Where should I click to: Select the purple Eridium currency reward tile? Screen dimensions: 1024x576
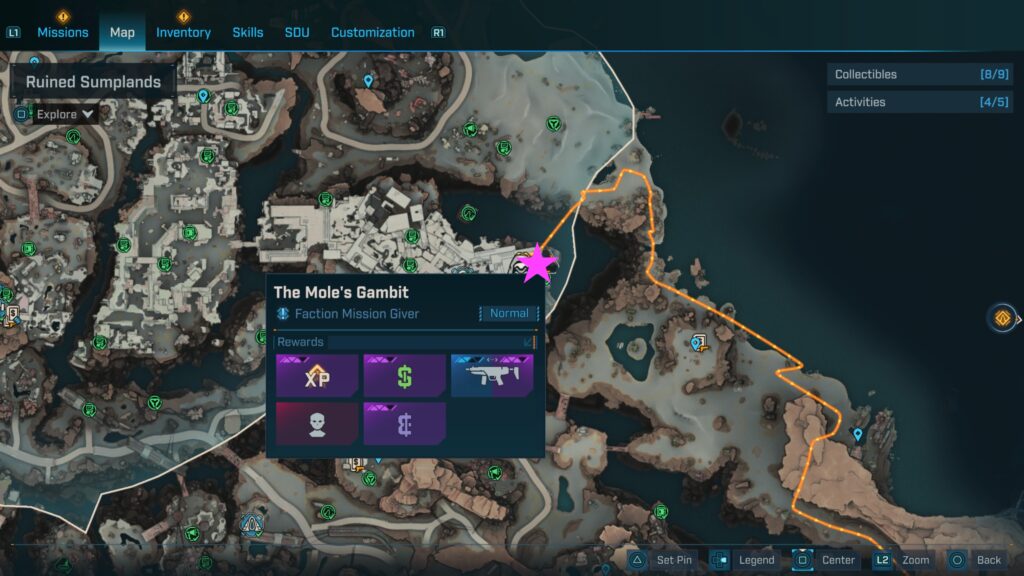coord(404,423)
